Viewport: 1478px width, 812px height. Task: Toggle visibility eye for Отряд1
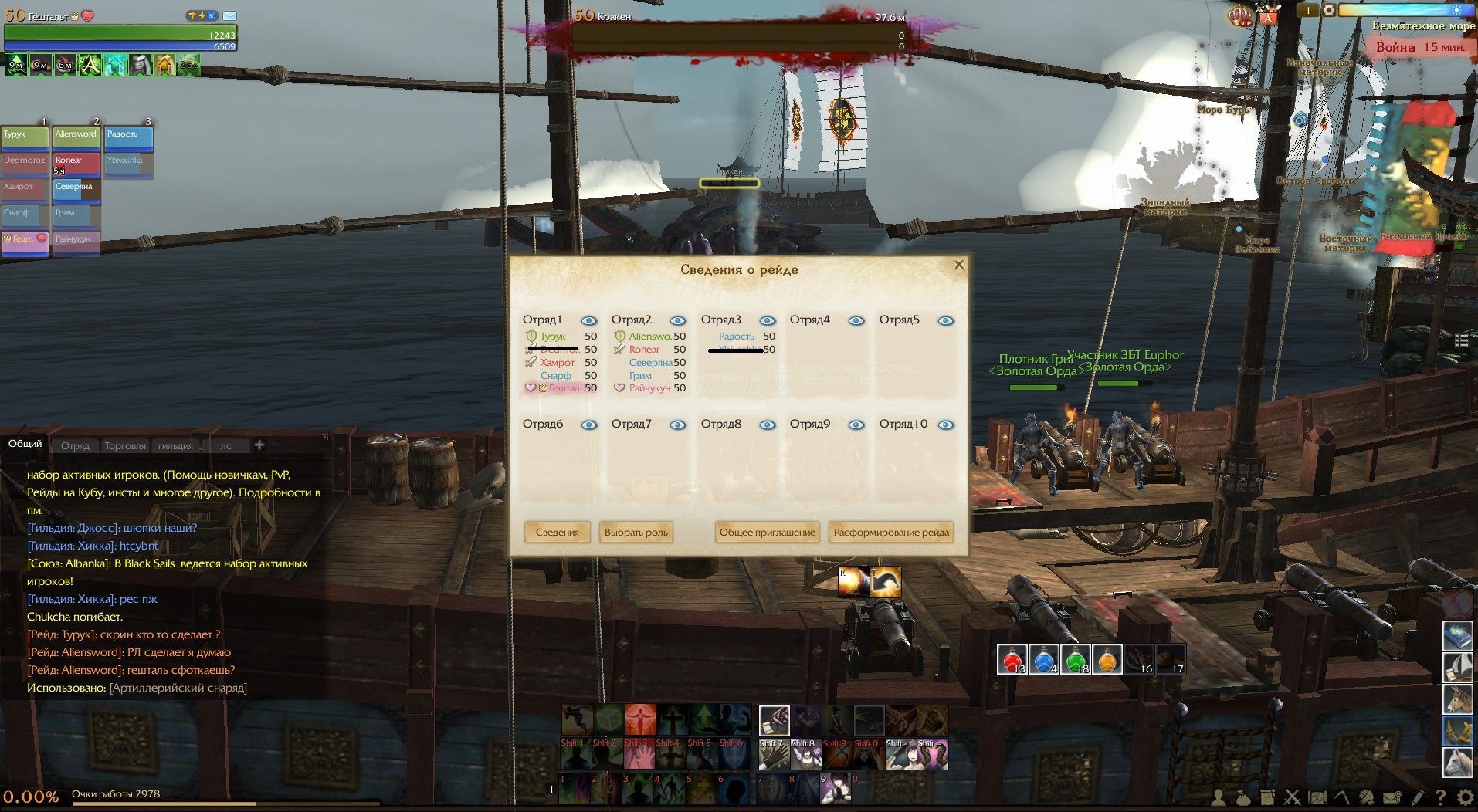click(589, 321)
